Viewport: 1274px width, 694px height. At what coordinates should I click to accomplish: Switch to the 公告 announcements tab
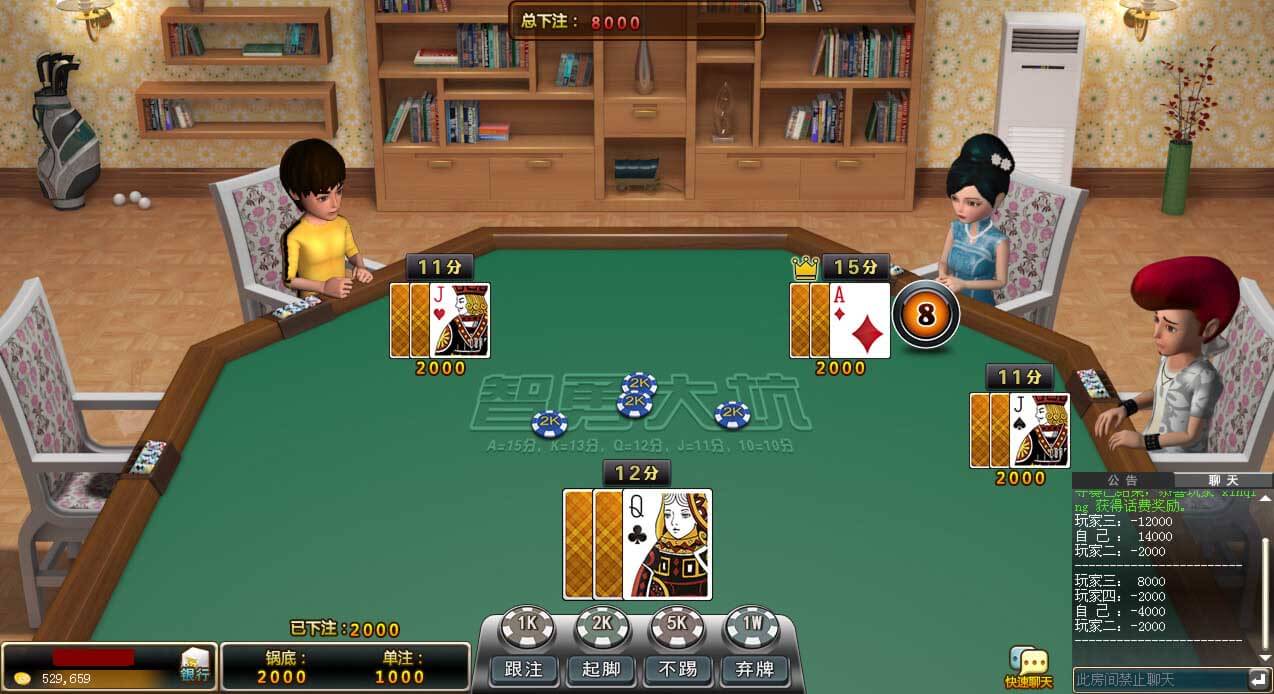click(x=1122, y=481)
